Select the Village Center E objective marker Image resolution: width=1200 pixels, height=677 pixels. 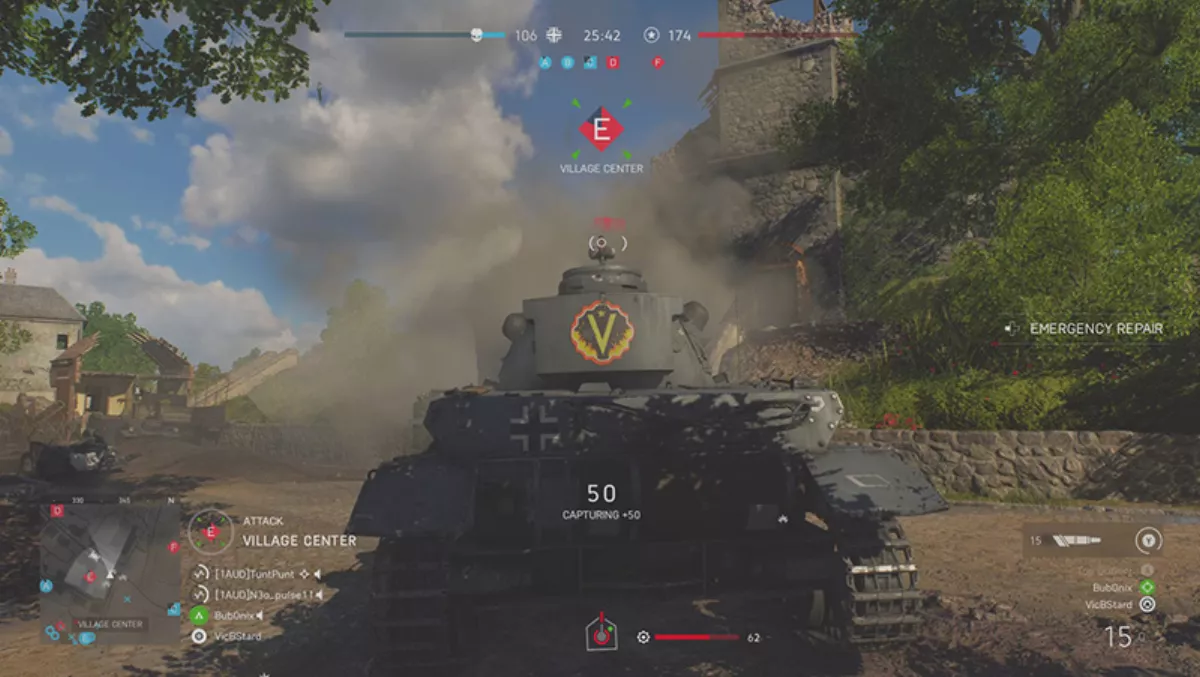[x=601, y=129]
